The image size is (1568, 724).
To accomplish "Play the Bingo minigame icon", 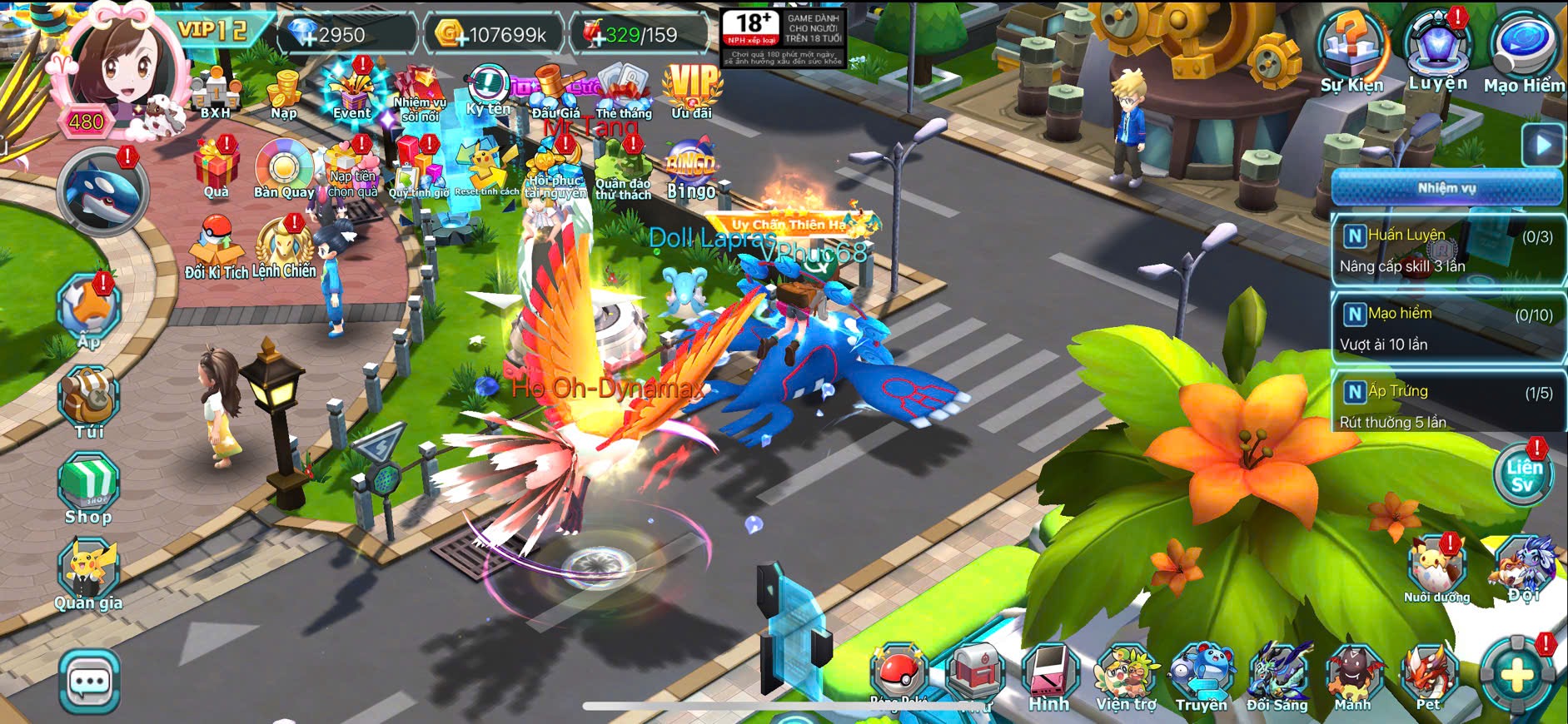I will pyautogui.click(x=691, y=173).
